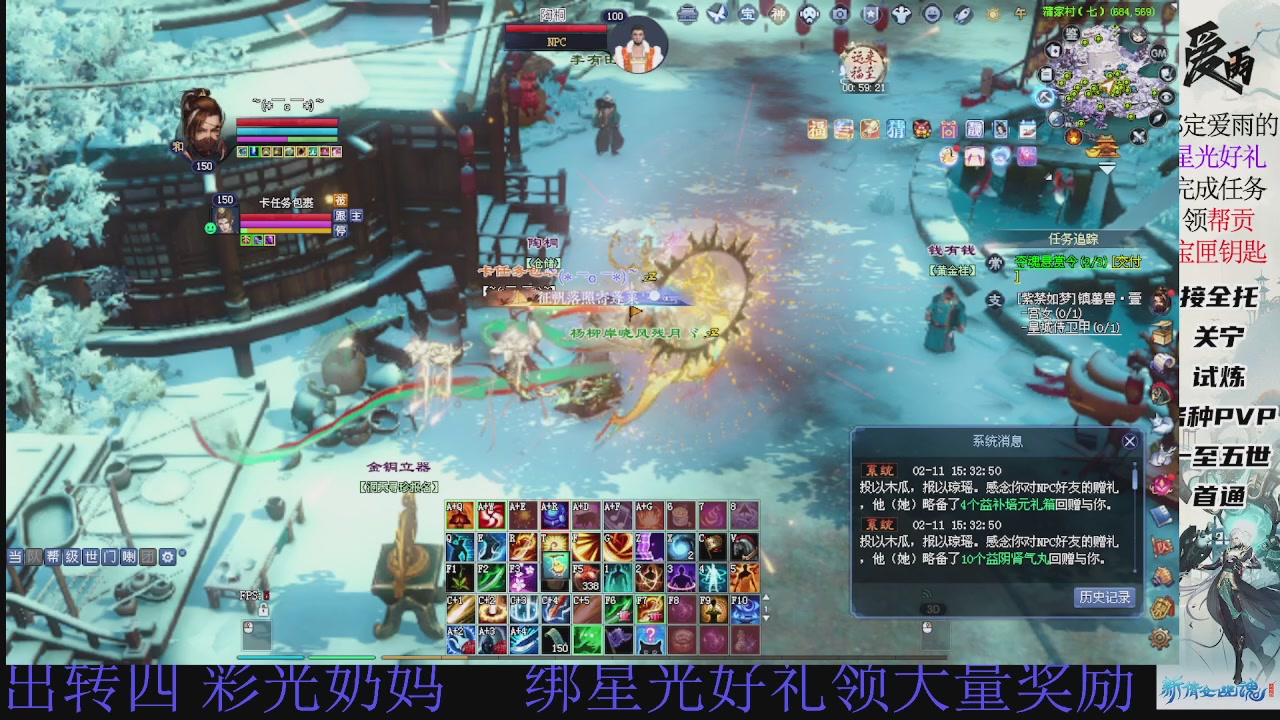The width and height of the screenshot is (1280, 720).
Task: Open the camera screenshot tool in top bar
Action: point(840,14)
